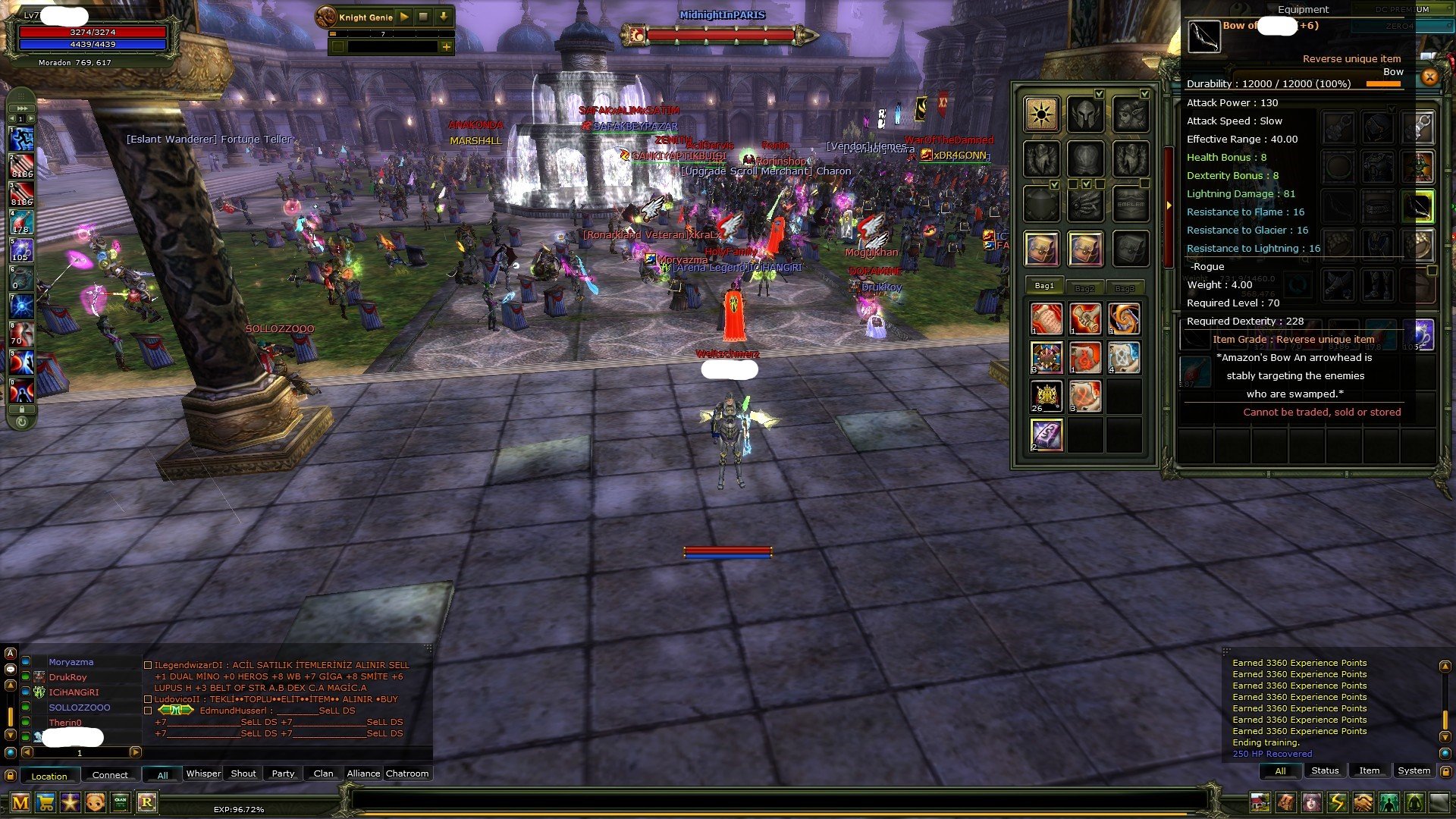Switch the log to the Status tab
1456x819 pixels.
1325,770
